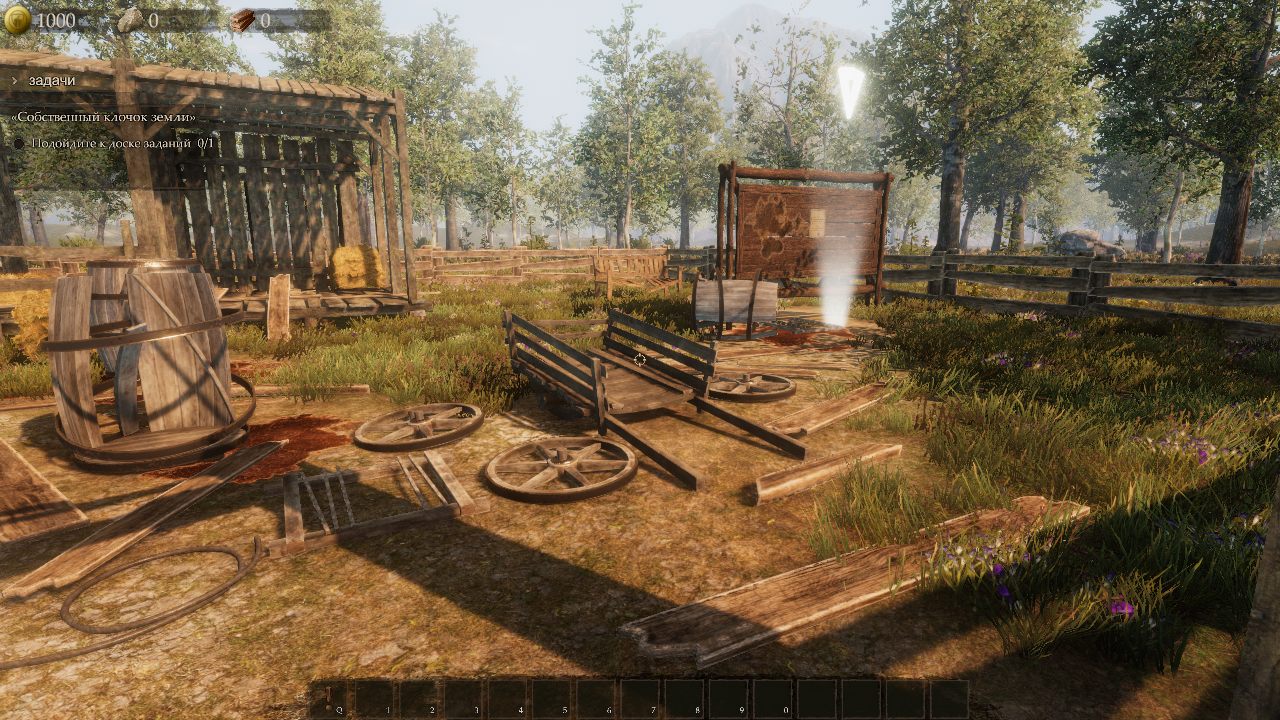Open the задачи header label
The width and height of the screenshot is (1280, 720).
(x=51, y=79)
